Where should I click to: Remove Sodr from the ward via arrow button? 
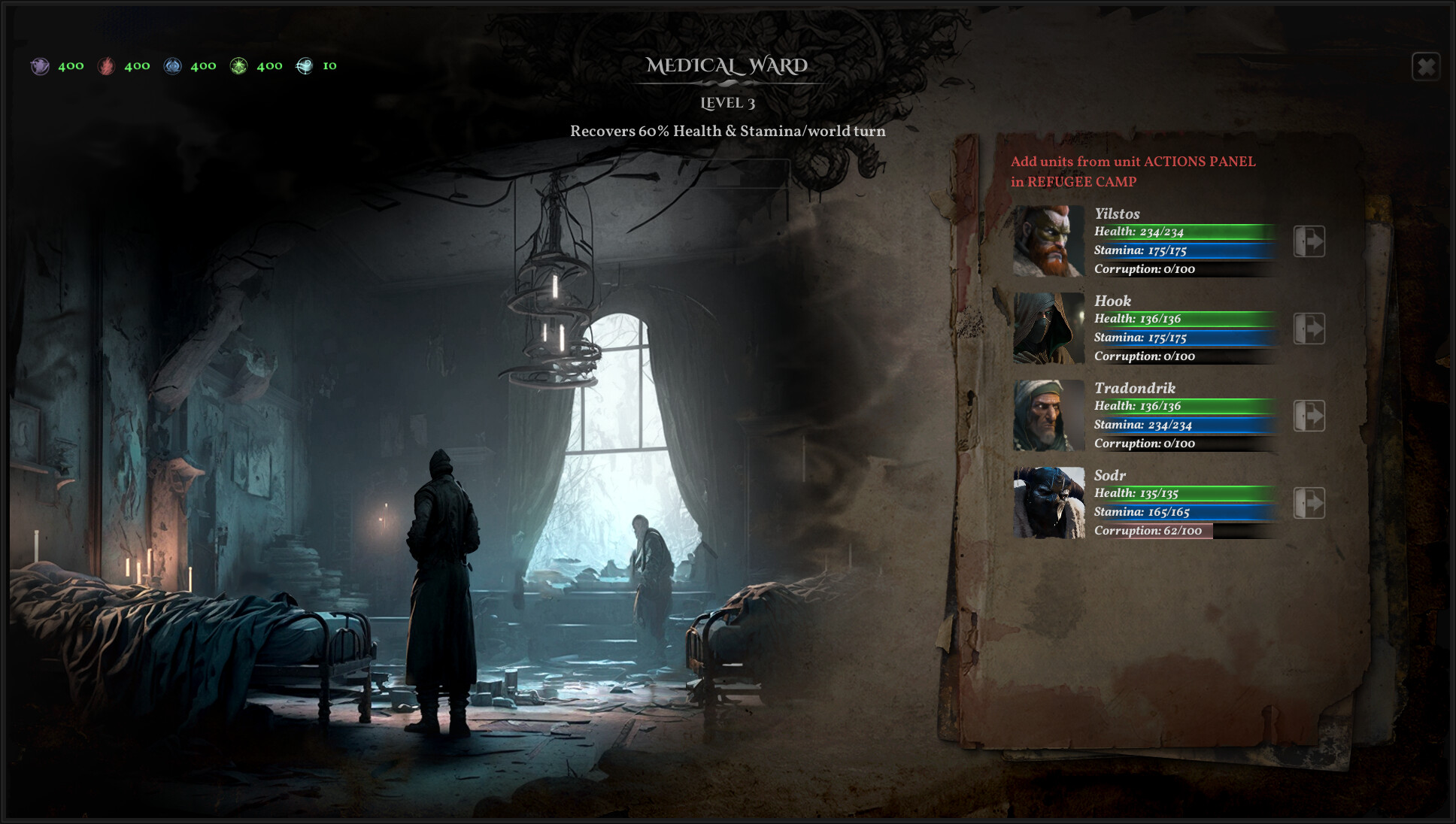pyautogui.click(x=1310, y=502)
